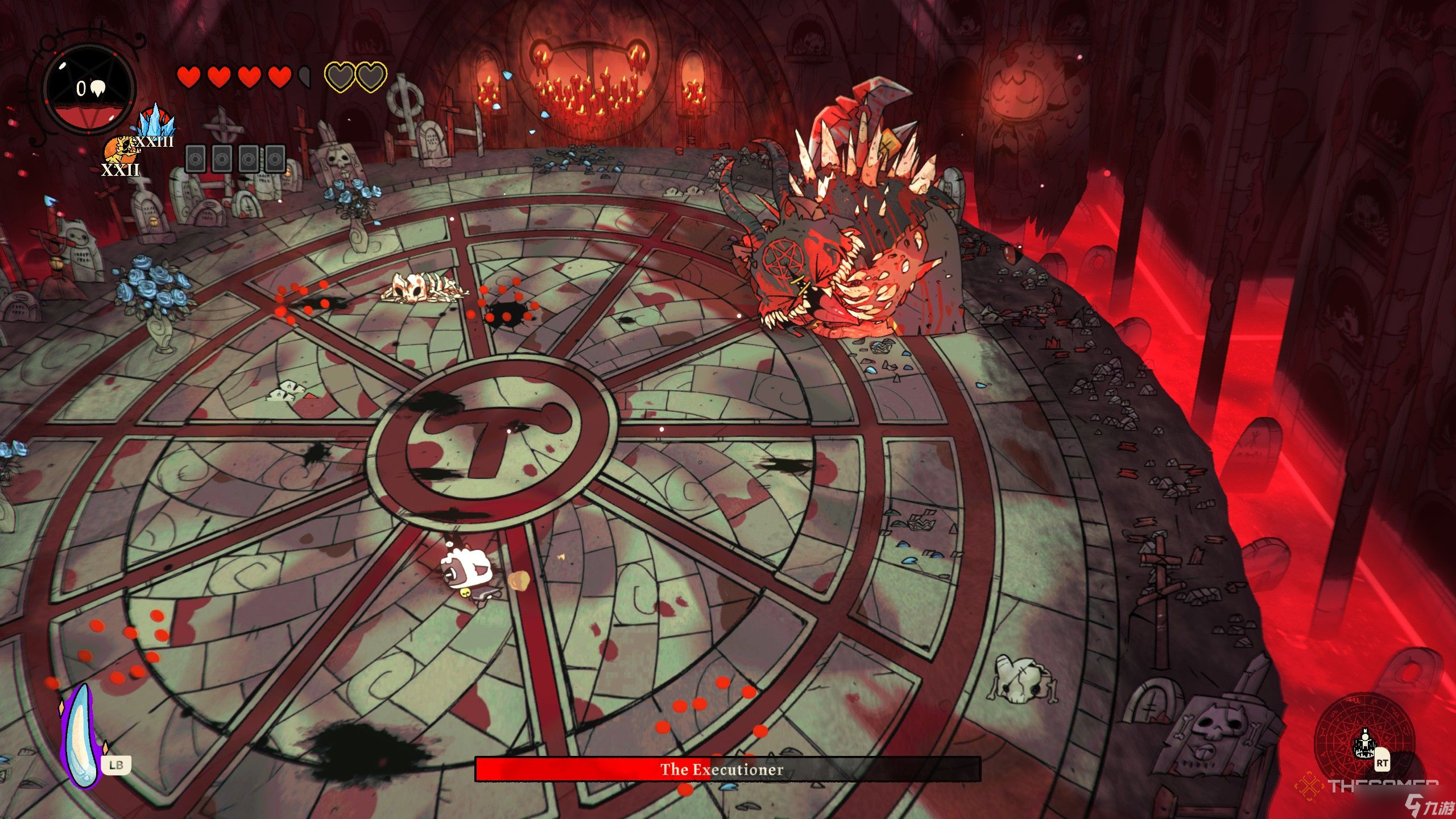The width and height of the screenshot is (1456, 819).
Task: Click the ice crystal curse icon
Action: pos(155,121)
